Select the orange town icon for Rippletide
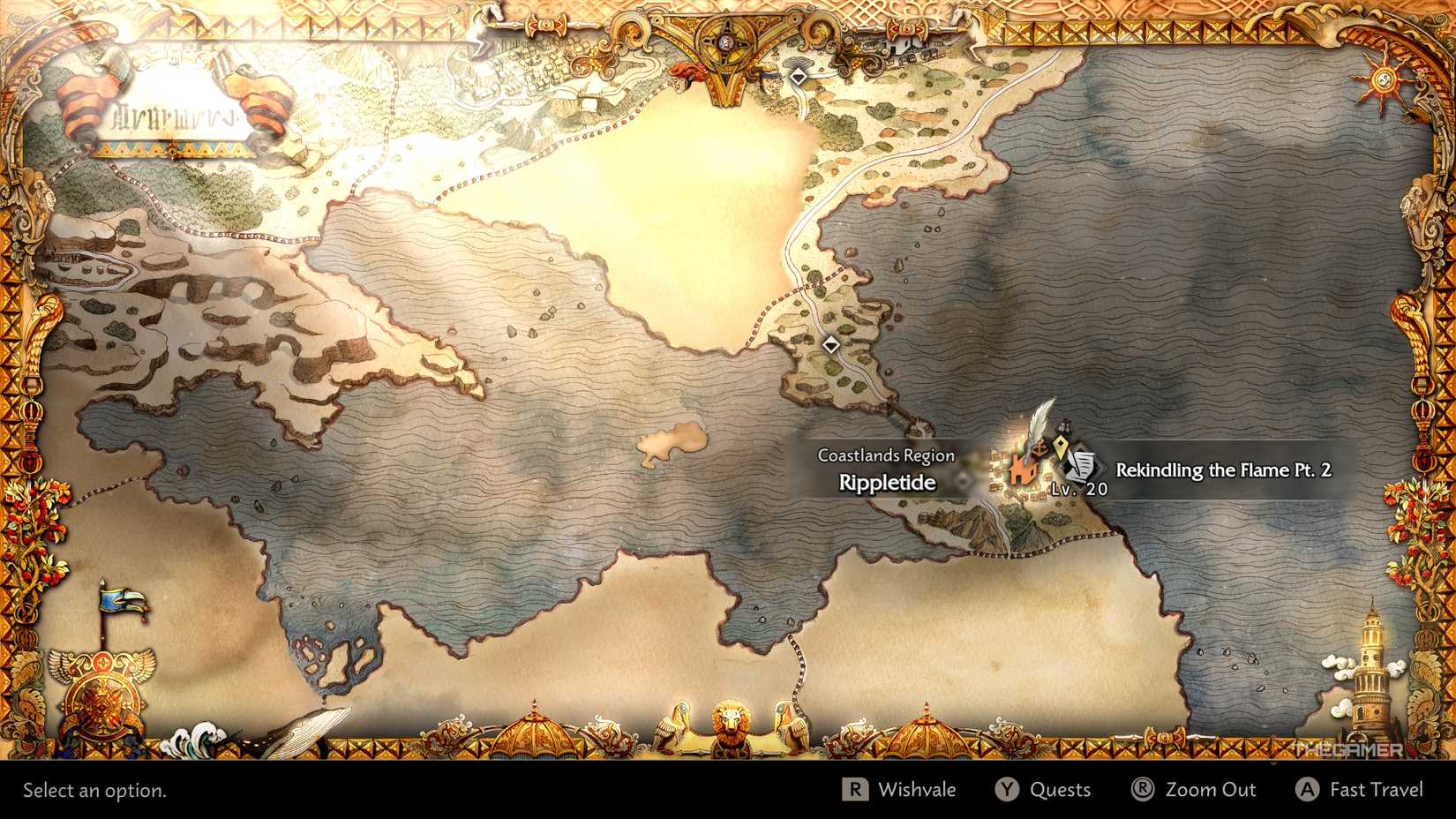1456x819 pixels. [1023, 470]
